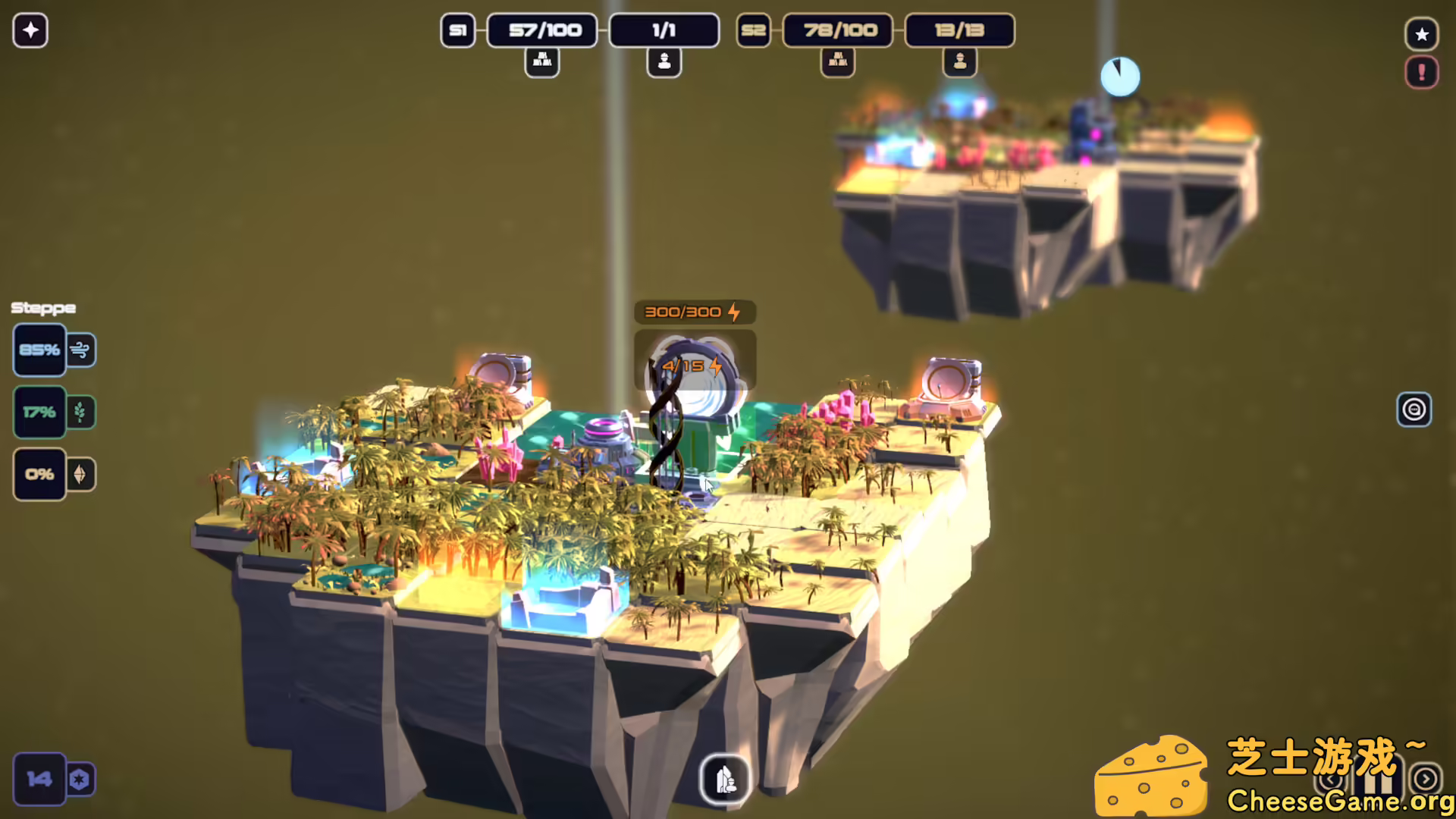Open the target spiral icon on right edge
This screenshot has height=819, width=1456.
click(1414, 408)
